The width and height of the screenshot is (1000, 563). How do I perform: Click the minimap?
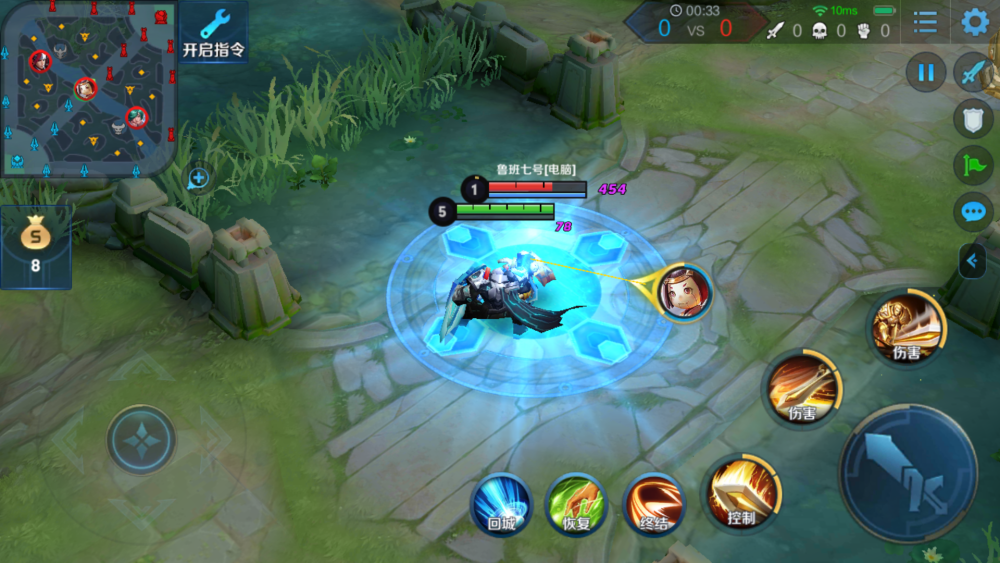click(89, 88)
